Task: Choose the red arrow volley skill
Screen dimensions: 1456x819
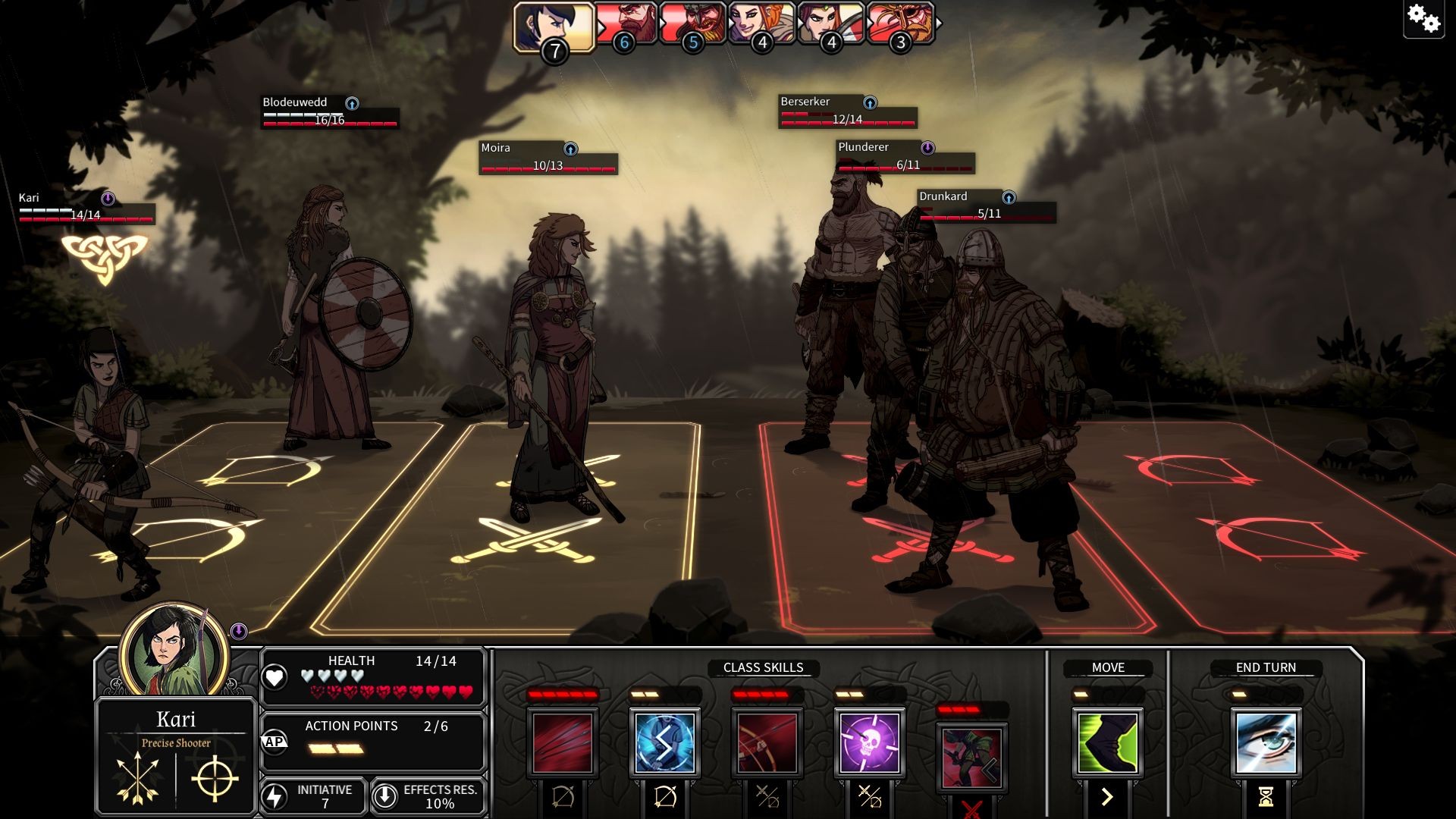Action: (562, 742)
